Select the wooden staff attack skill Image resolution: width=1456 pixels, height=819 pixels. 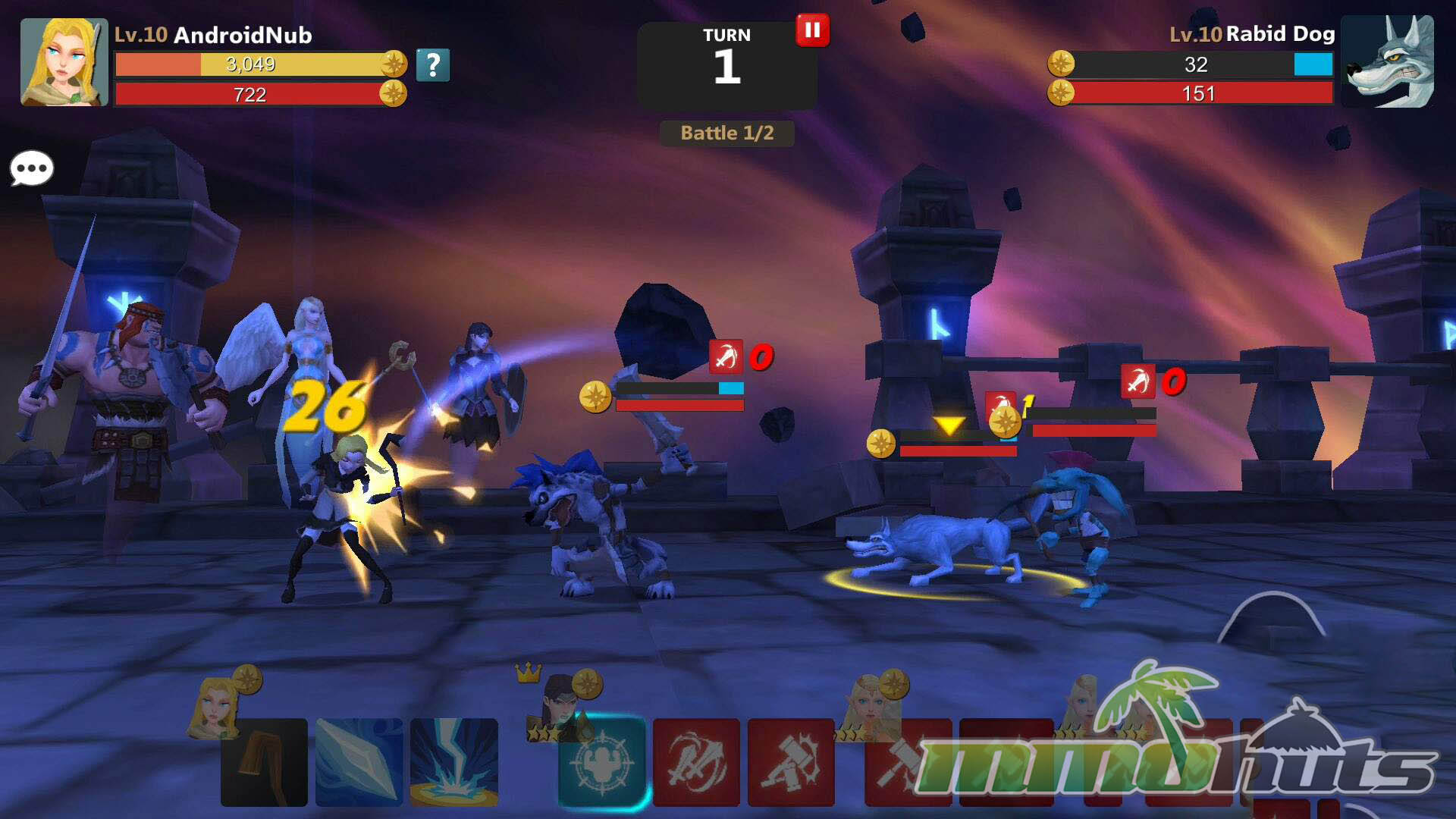tap(264, 761)
